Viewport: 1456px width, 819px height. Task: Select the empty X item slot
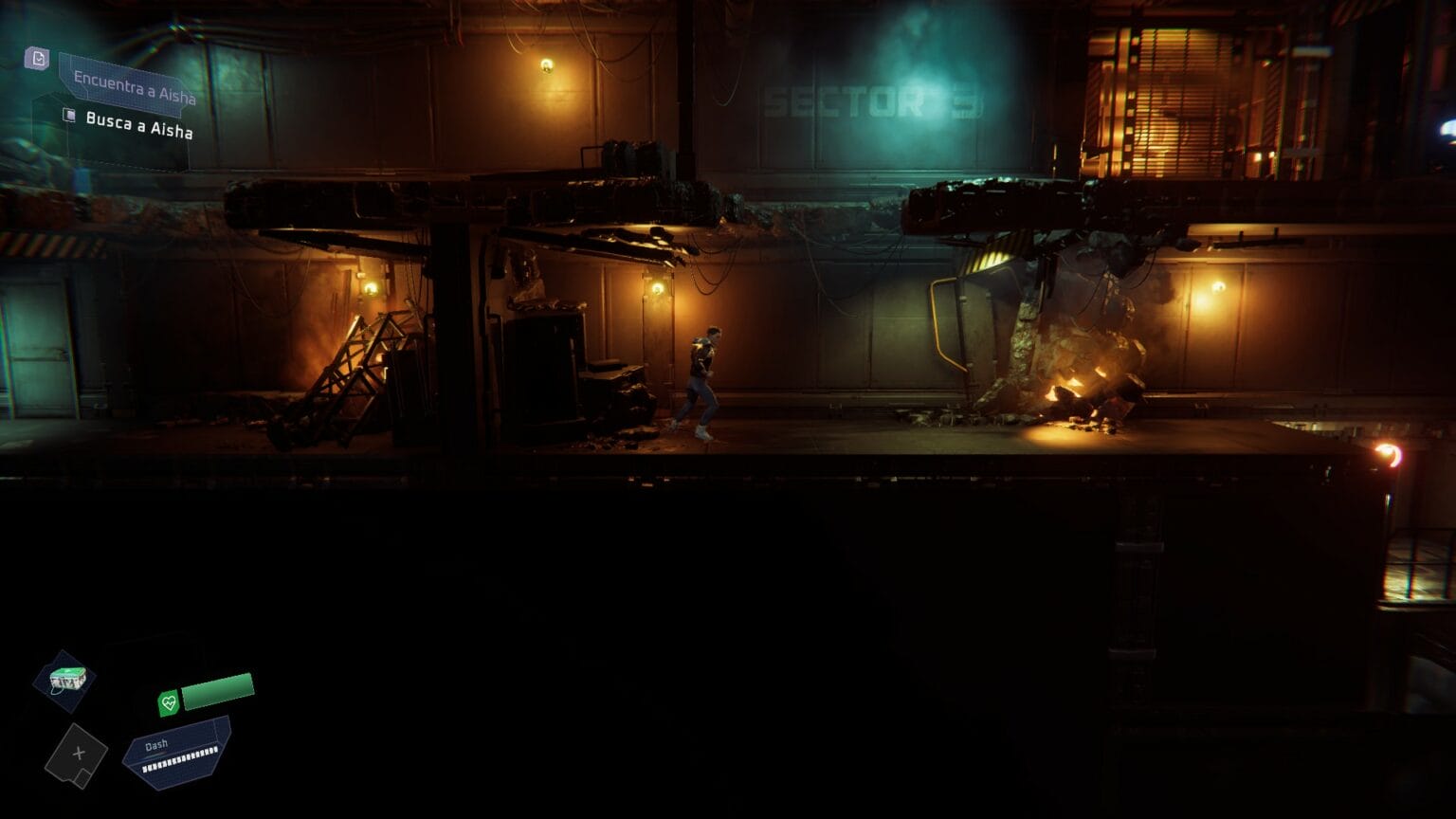[77, 755]
